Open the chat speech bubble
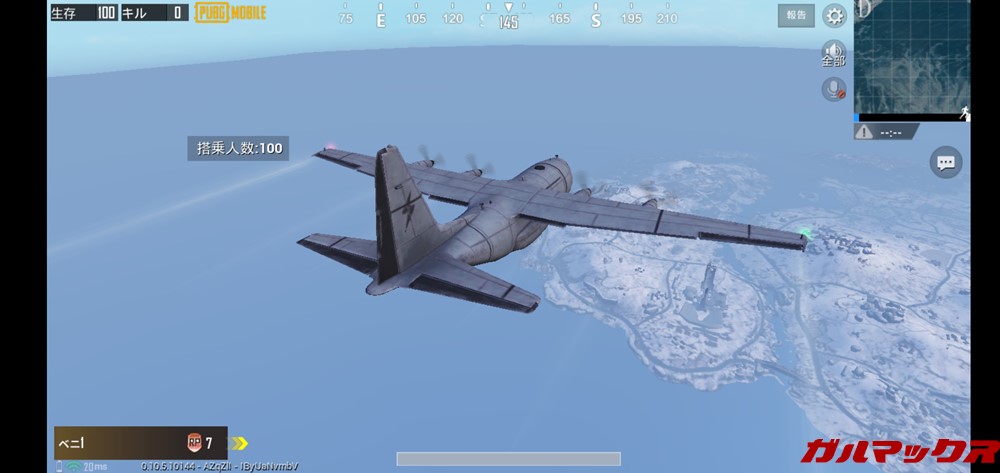 [x=945, y=162]
